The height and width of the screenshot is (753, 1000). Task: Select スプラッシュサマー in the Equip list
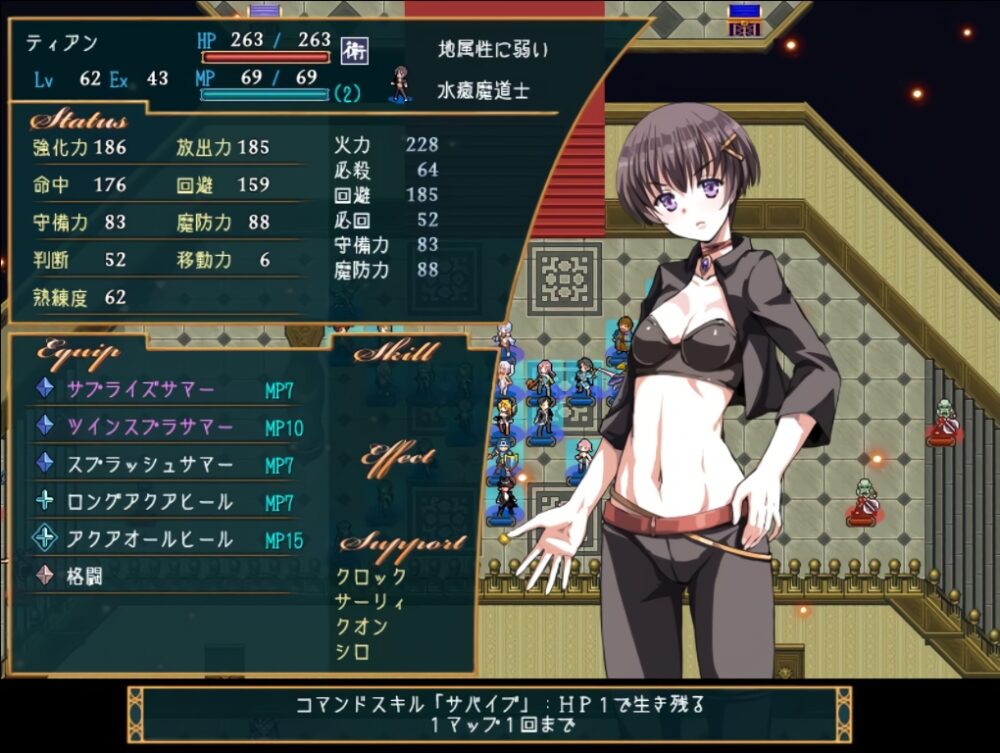coord(150,465)
